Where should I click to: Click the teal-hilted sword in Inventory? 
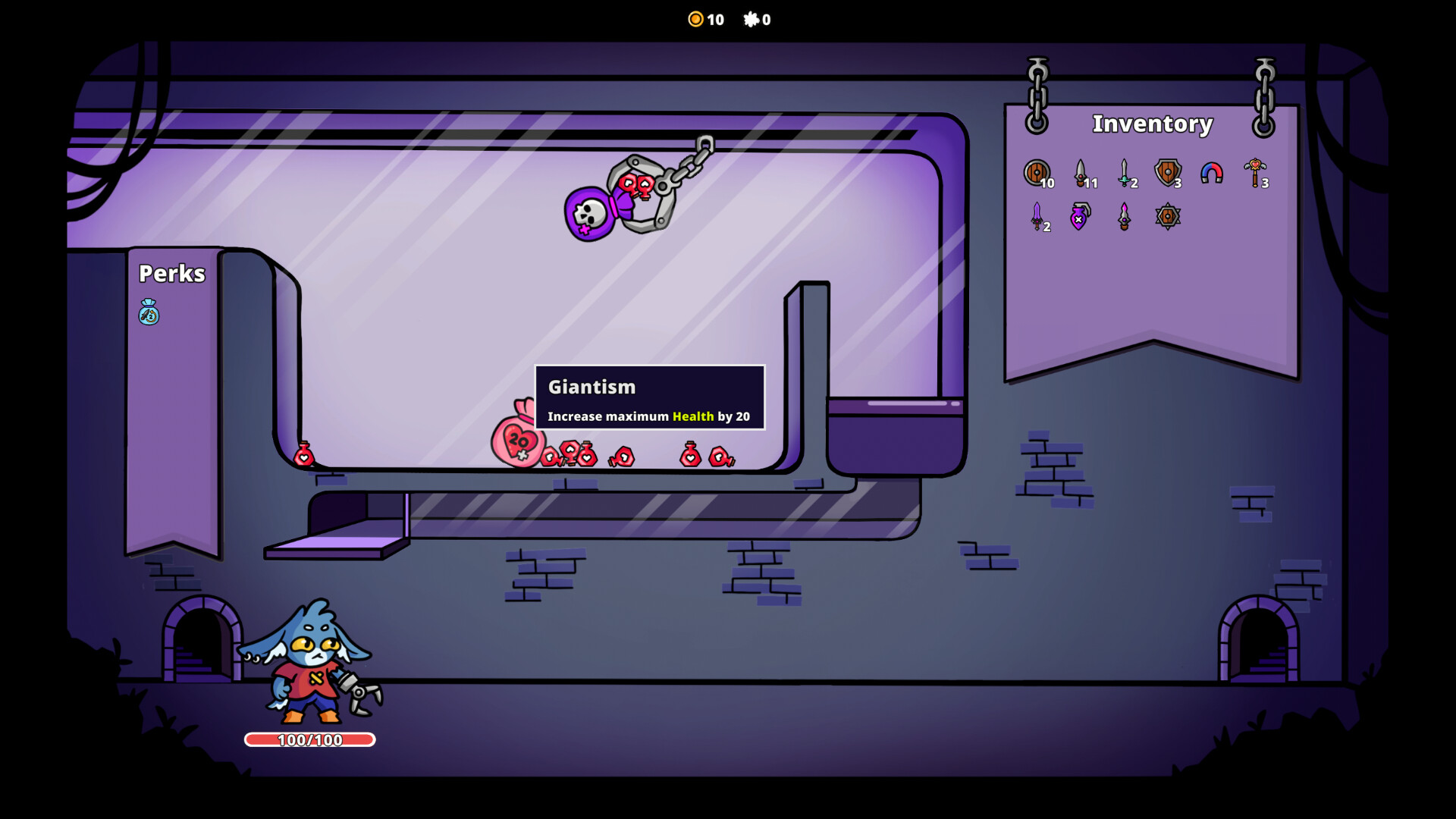click(x=1125, y=171)
